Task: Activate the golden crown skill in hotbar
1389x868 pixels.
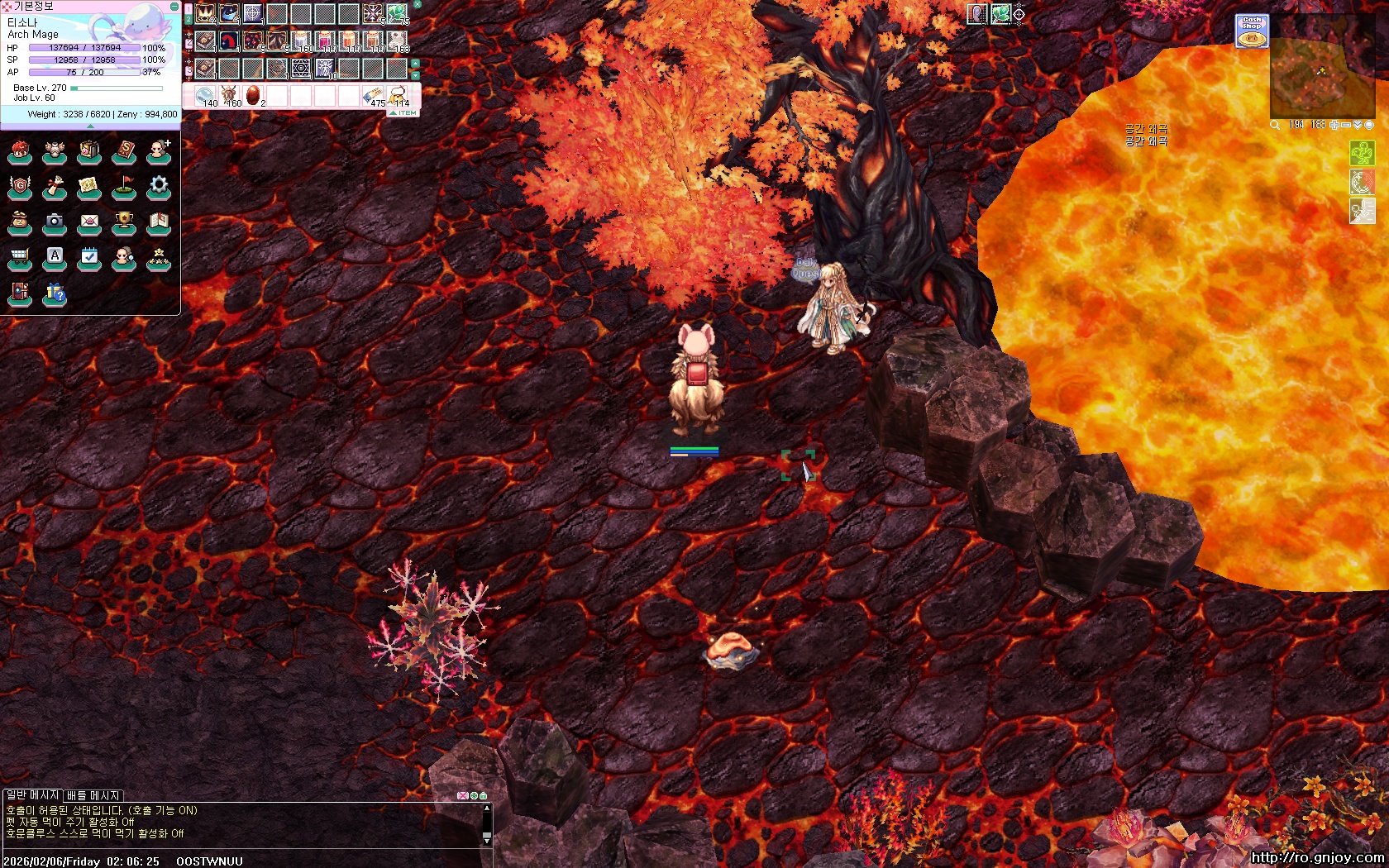Action: tap(205, 13)
